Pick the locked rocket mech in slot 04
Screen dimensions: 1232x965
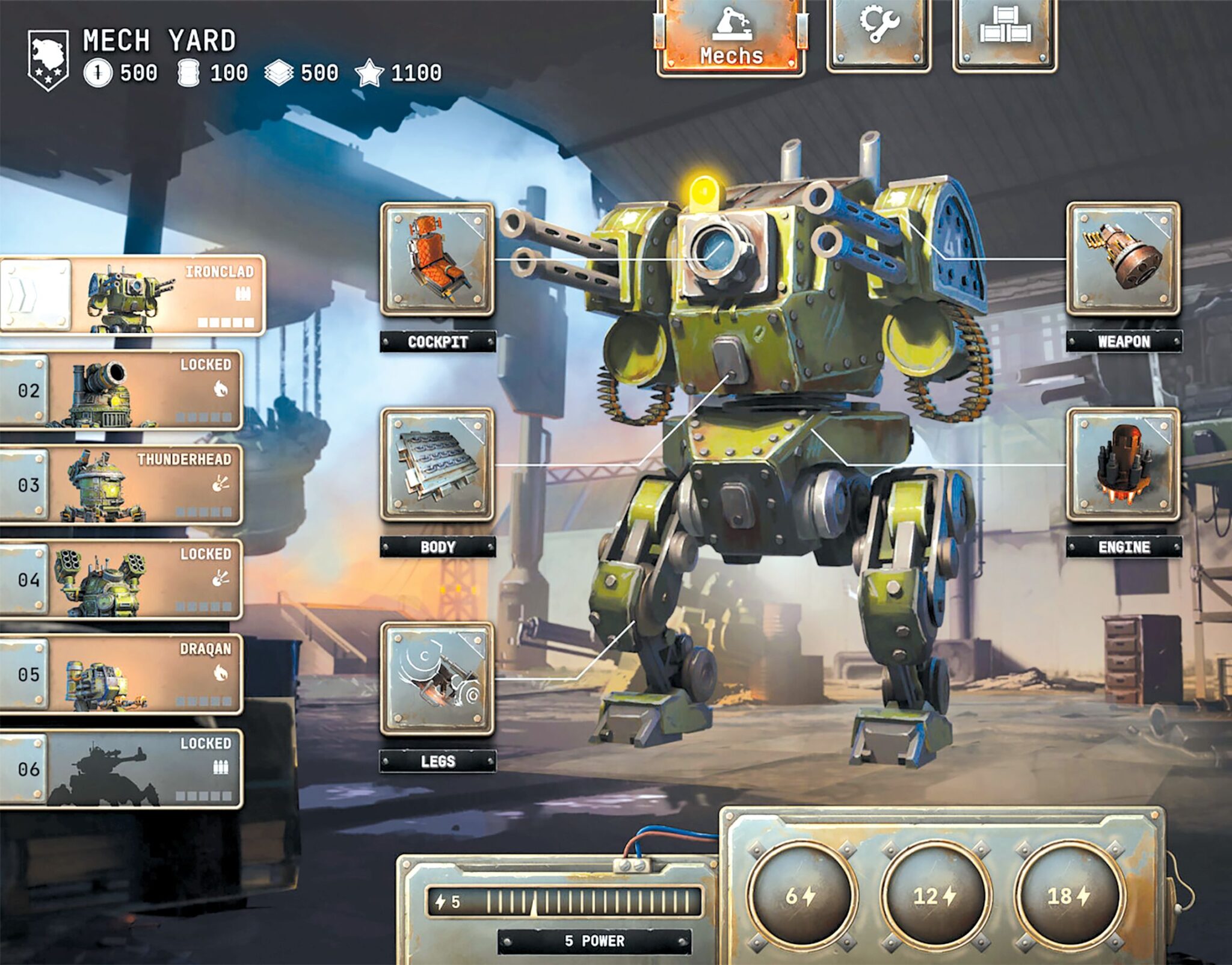(x=122, y=579)
